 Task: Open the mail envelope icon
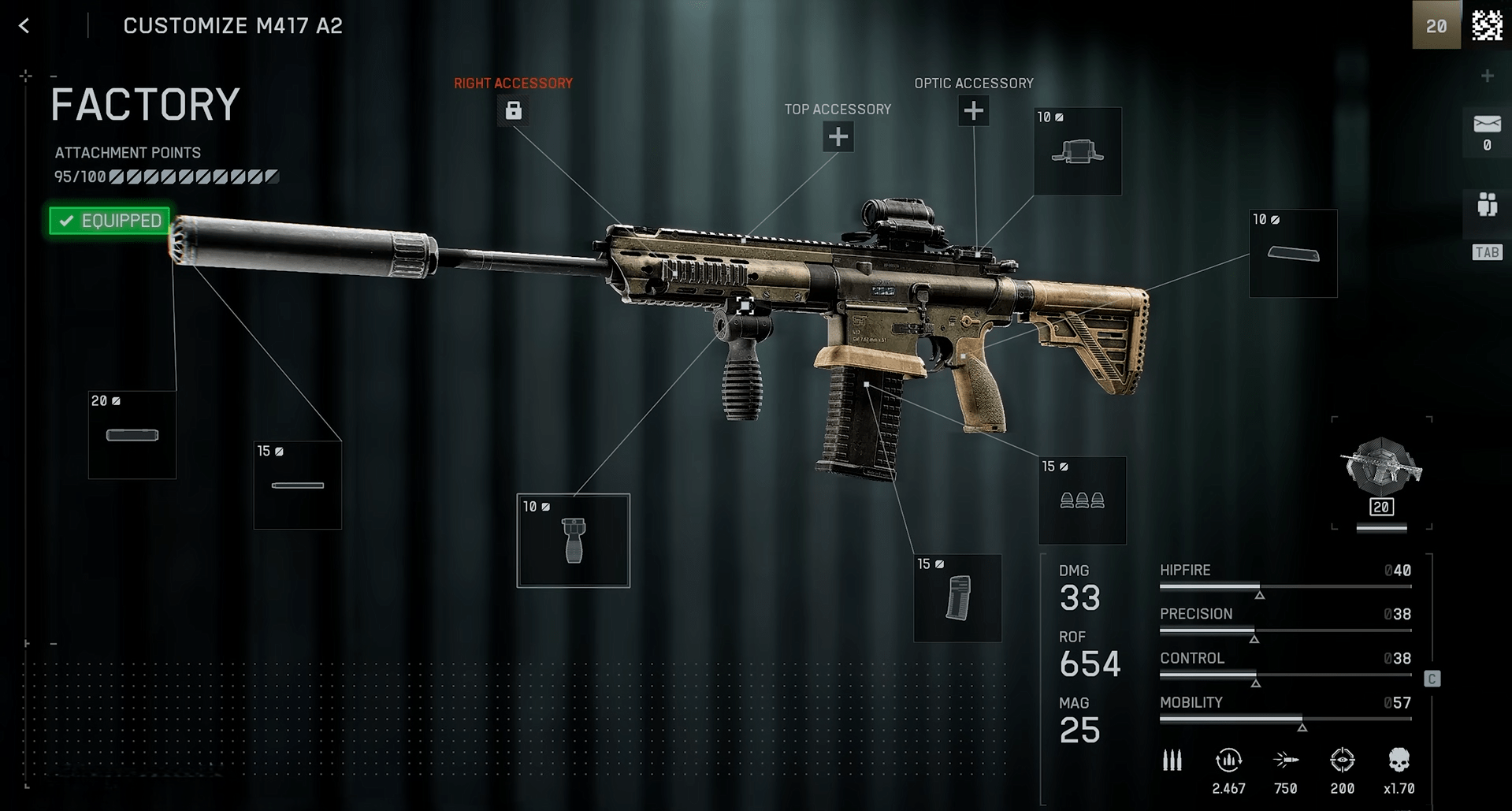pyautogui.click(x=1487, y=125)
